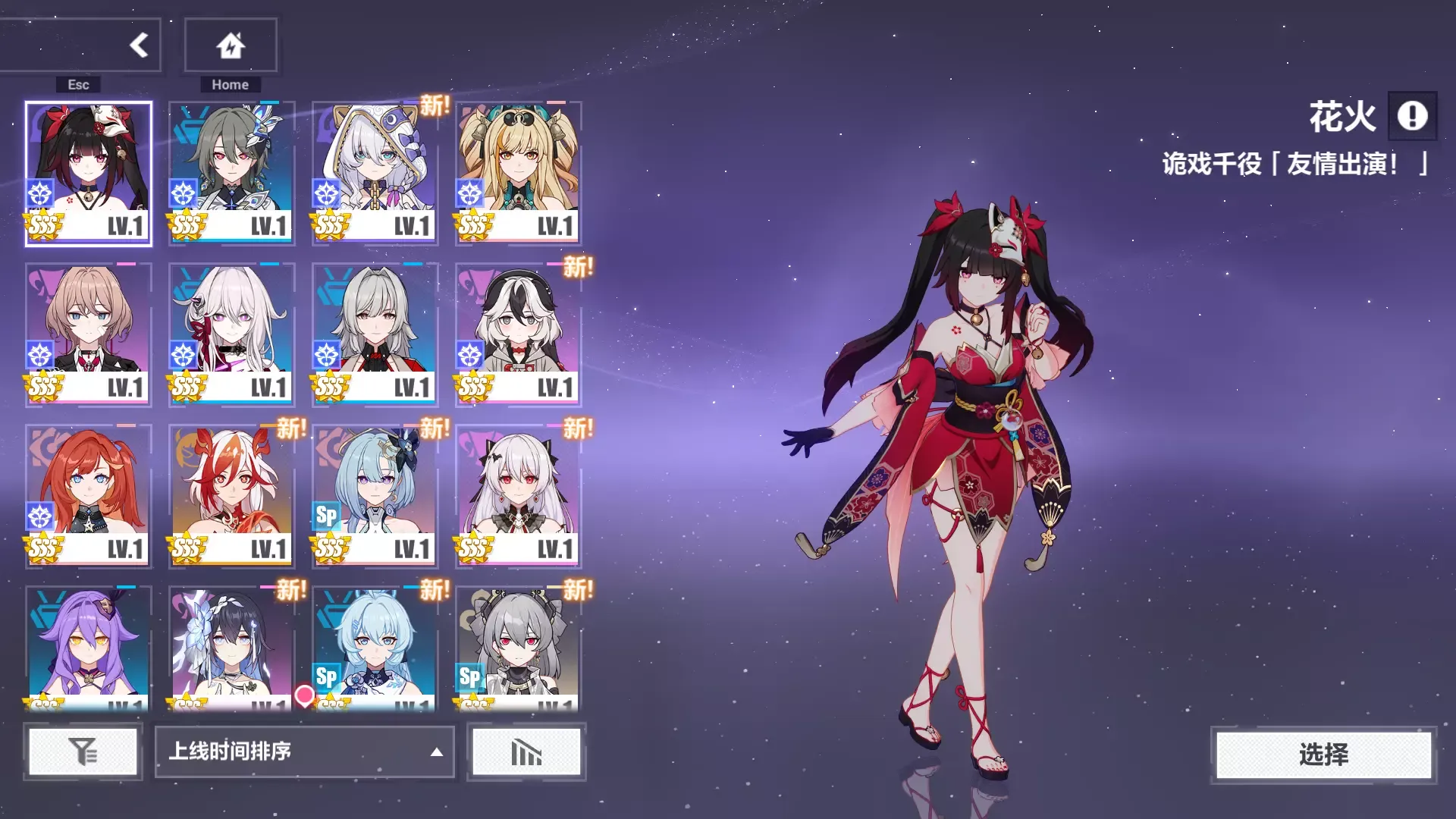This screenshot has height=819, width=1456.
Task: Select the black-and-white haired character with beret
Action: 518,334
